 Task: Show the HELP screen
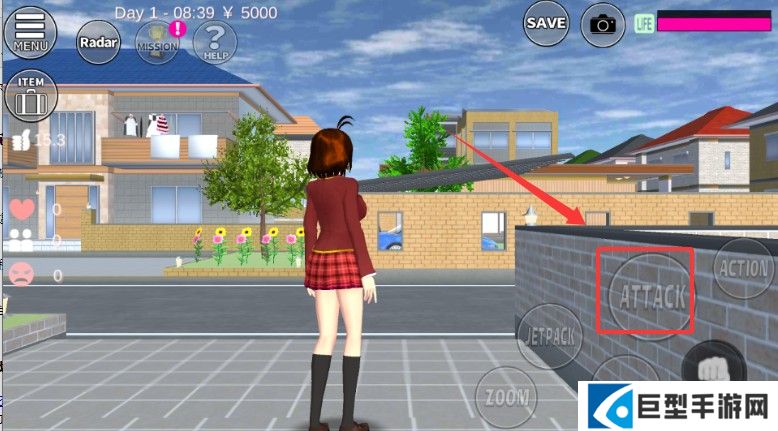point(213,42)
